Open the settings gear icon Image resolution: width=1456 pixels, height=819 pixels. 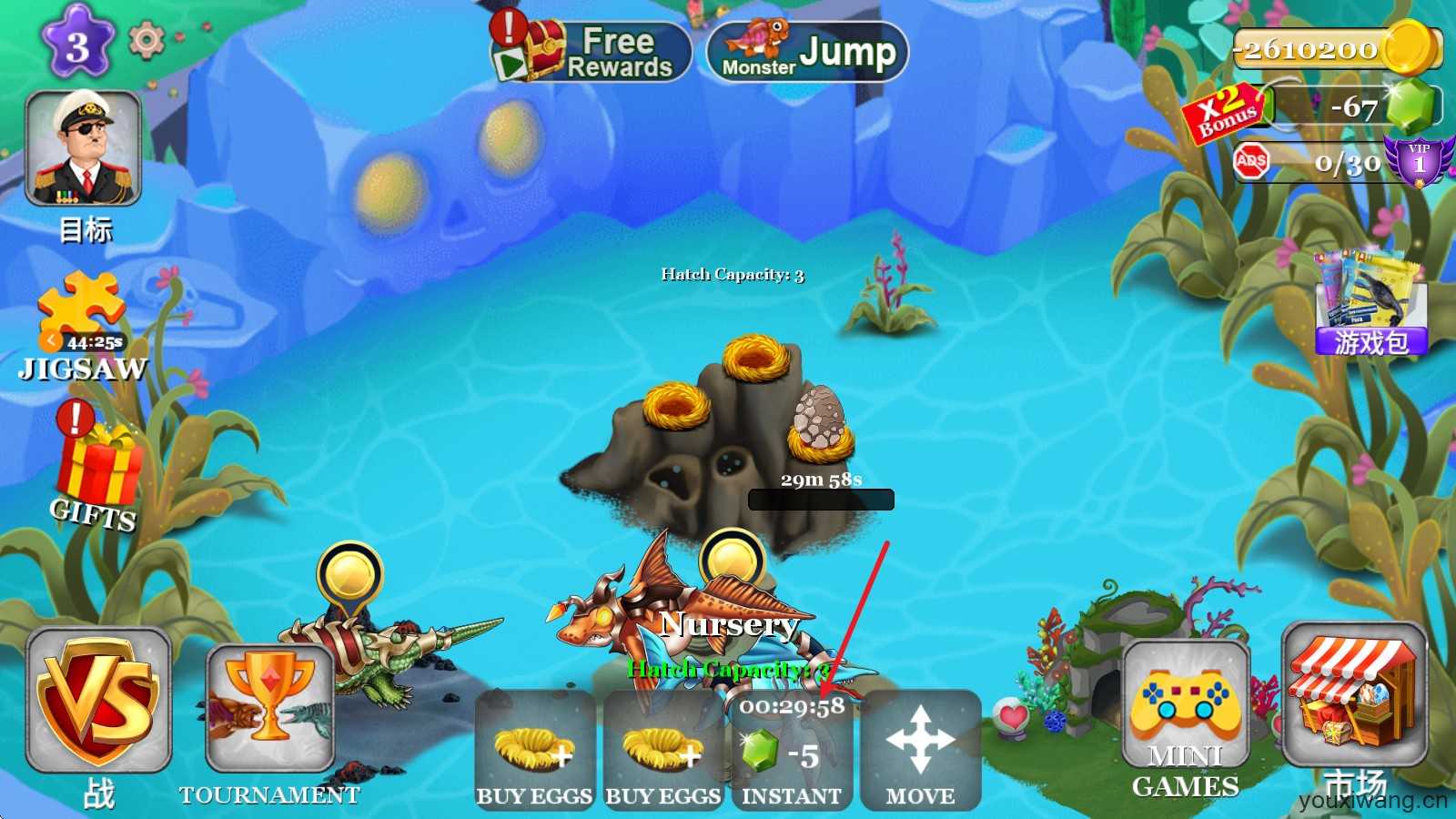pyautogui.click(x=146, y=40)
